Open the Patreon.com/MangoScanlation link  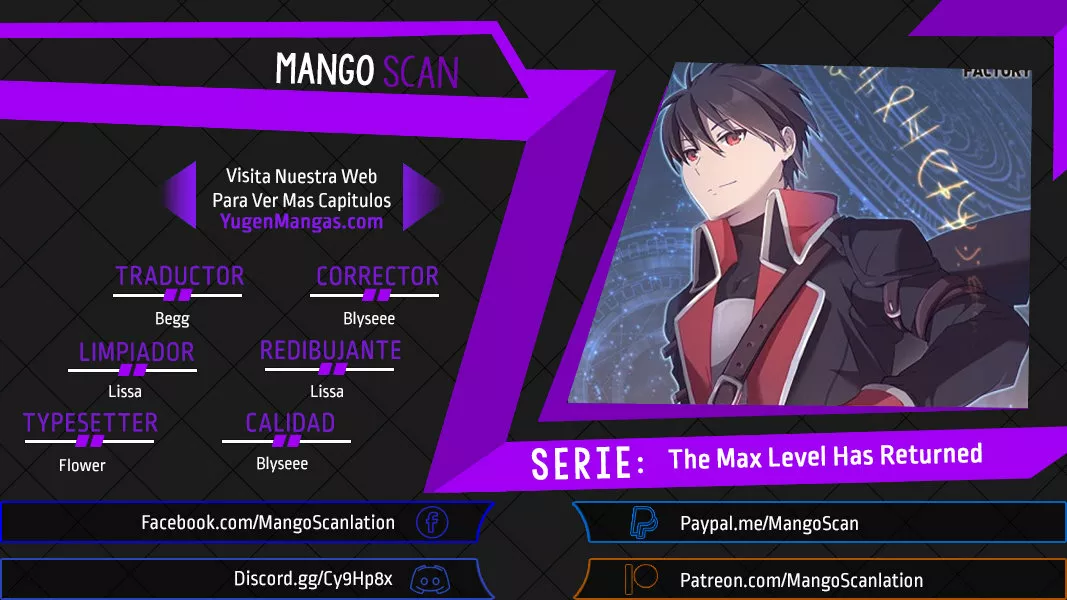800,580
